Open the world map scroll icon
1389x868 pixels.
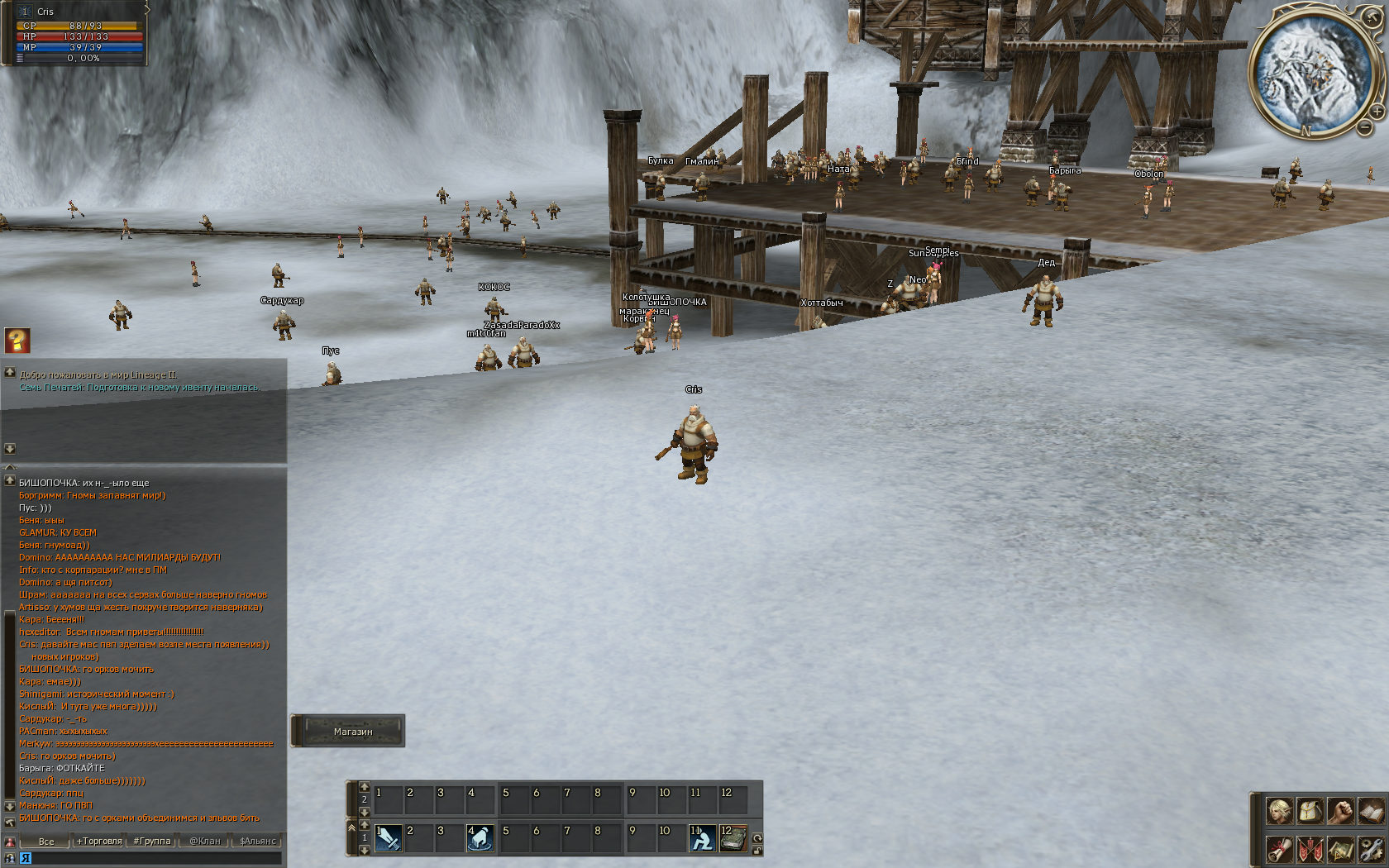[1341, 849]
